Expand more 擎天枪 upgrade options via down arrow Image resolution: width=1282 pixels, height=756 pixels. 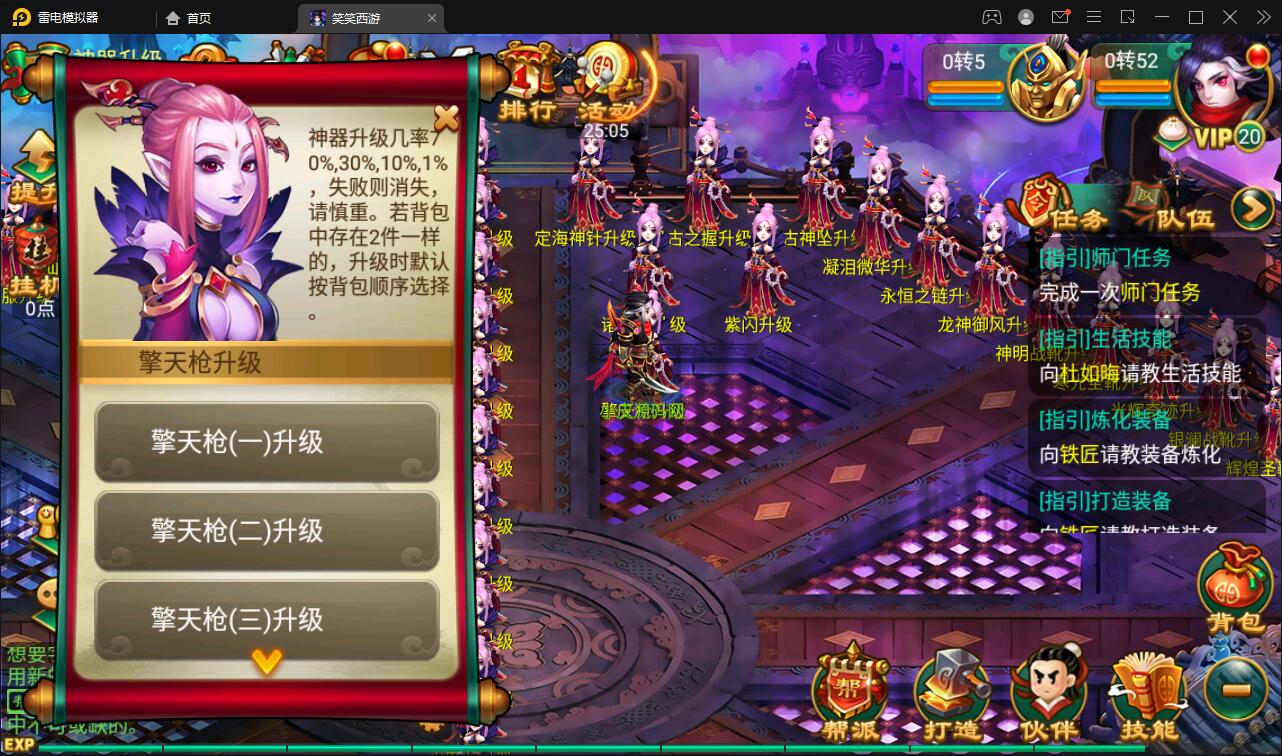point(265,662)
